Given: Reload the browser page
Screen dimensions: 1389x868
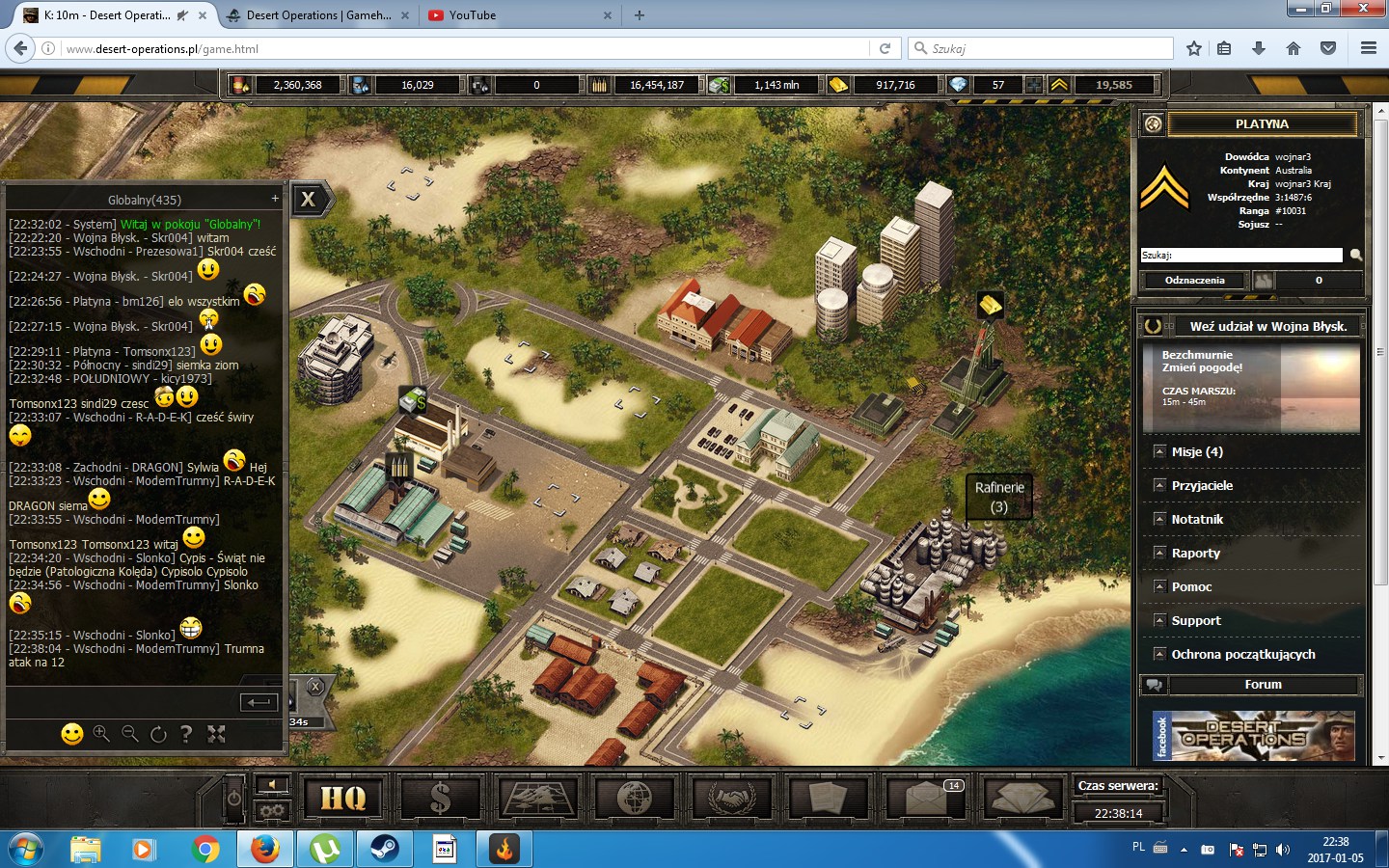Looking at the screenshot, I should click(x=885, y=48).
